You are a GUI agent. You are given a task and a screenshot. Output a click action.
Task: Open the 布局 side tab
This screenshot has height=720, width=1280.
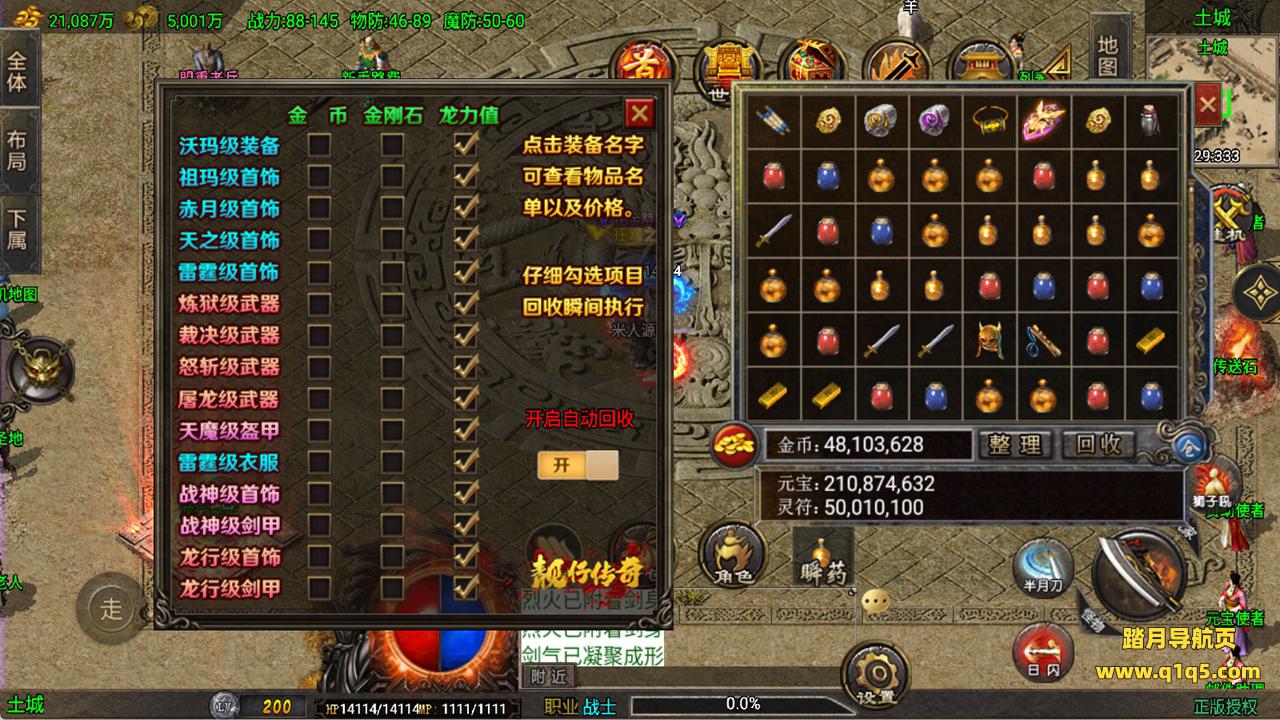pos(17,150)
